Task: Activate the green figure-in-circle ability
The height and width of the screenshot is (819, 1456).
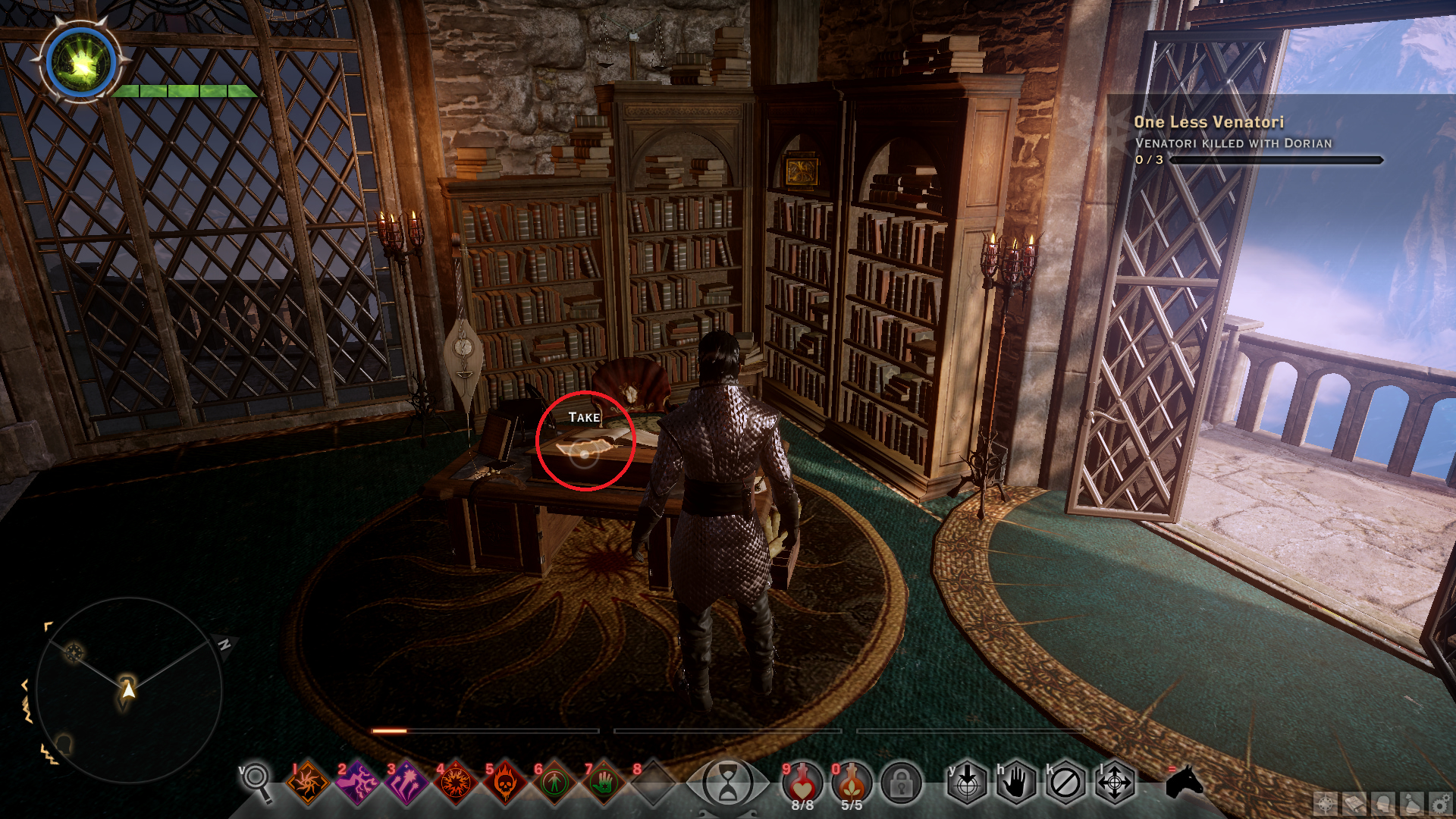Action: tap(554, 783)
